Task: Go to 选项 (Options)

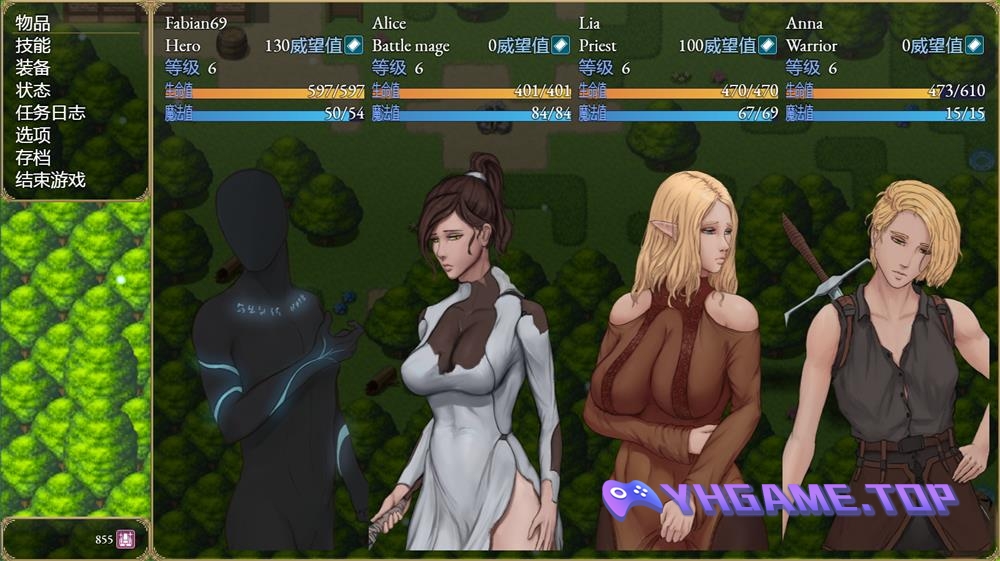Action: 33,135
